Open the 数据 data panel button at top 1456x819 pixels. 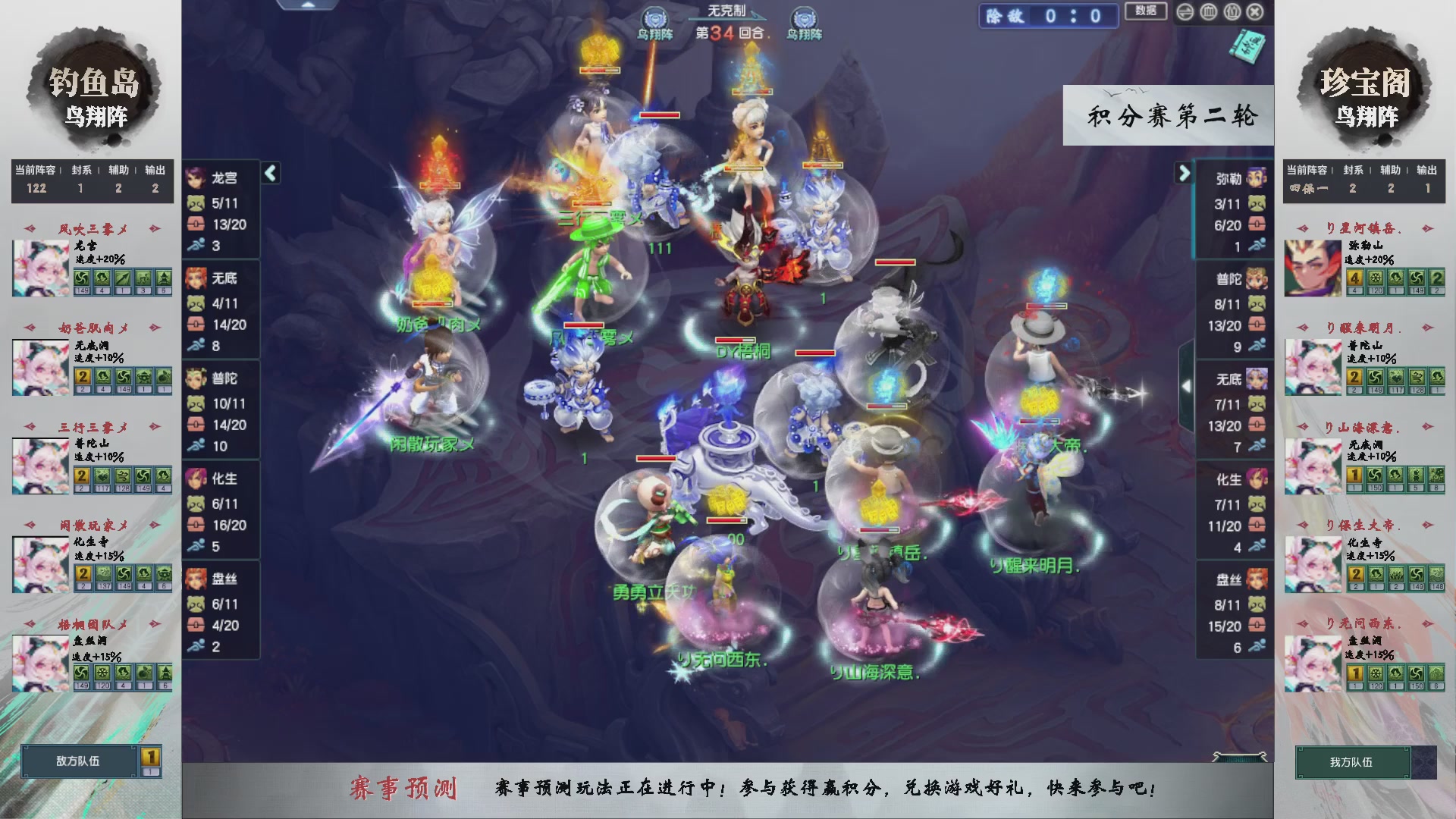(x=1145, y=13)
